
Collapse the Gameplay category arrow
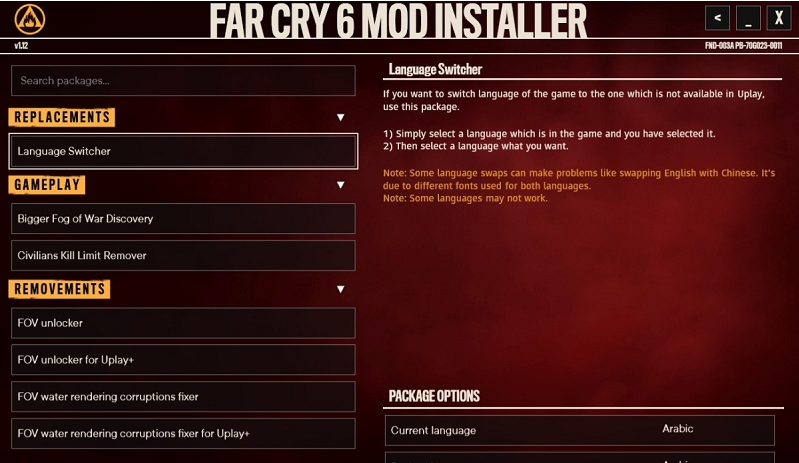pos(340,185)
